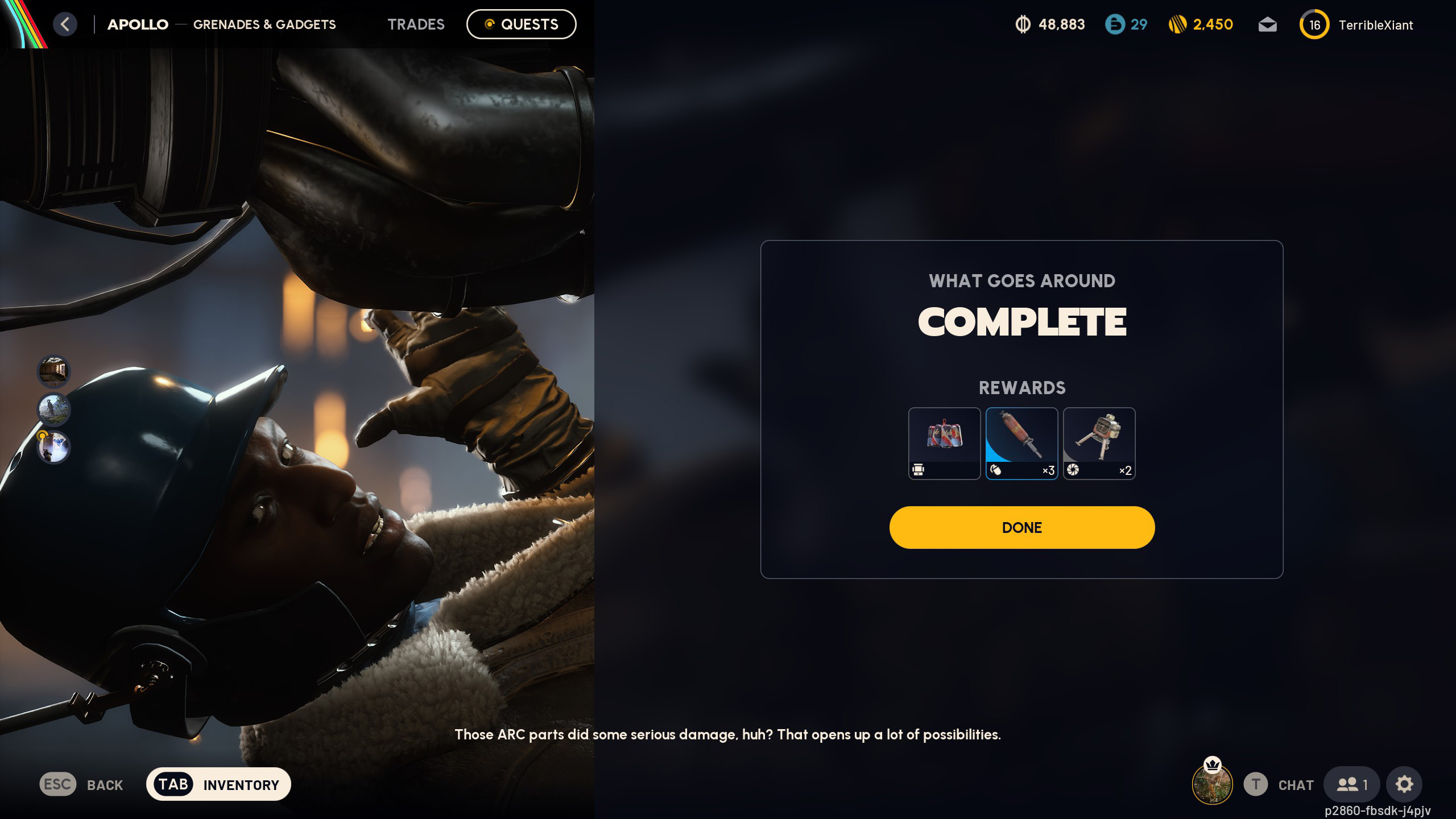This screenshot has height=819, width=1456.
Task: Check the 2,450 gold token currency
Action: pos(1201,24)
